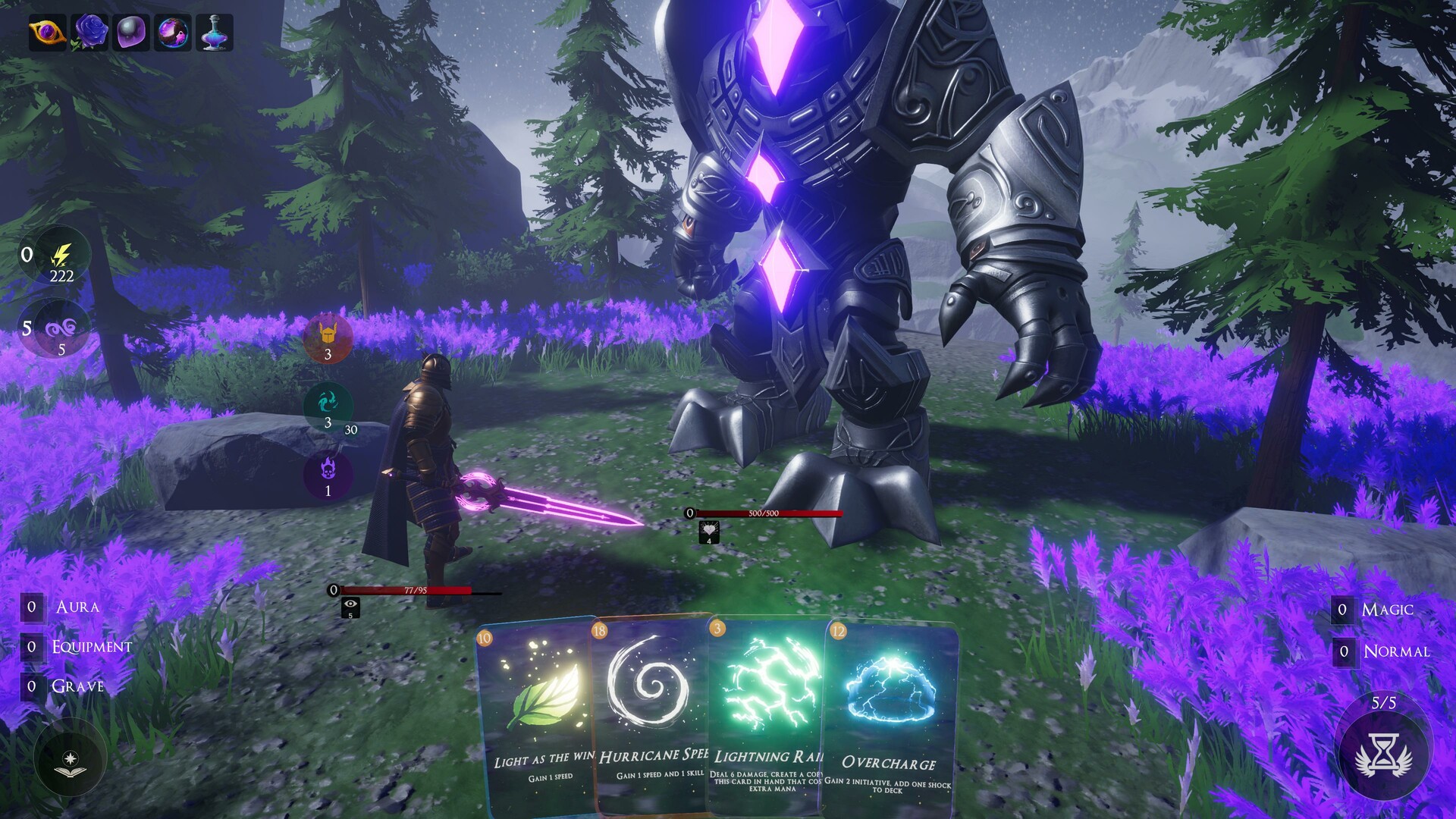Click the golden helmet status icon

pos(328,335)
